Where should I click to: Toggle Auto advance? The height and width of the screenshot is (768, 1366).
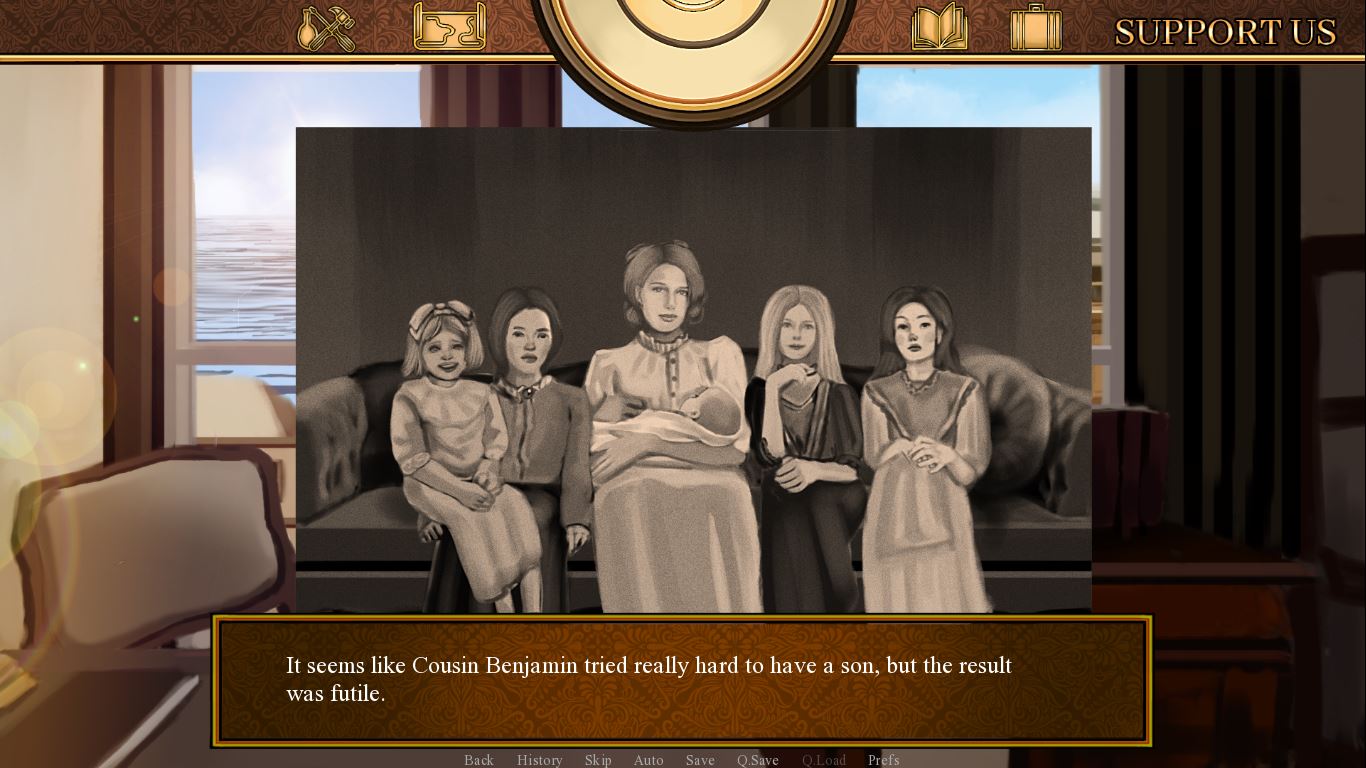tap(649, 760)
